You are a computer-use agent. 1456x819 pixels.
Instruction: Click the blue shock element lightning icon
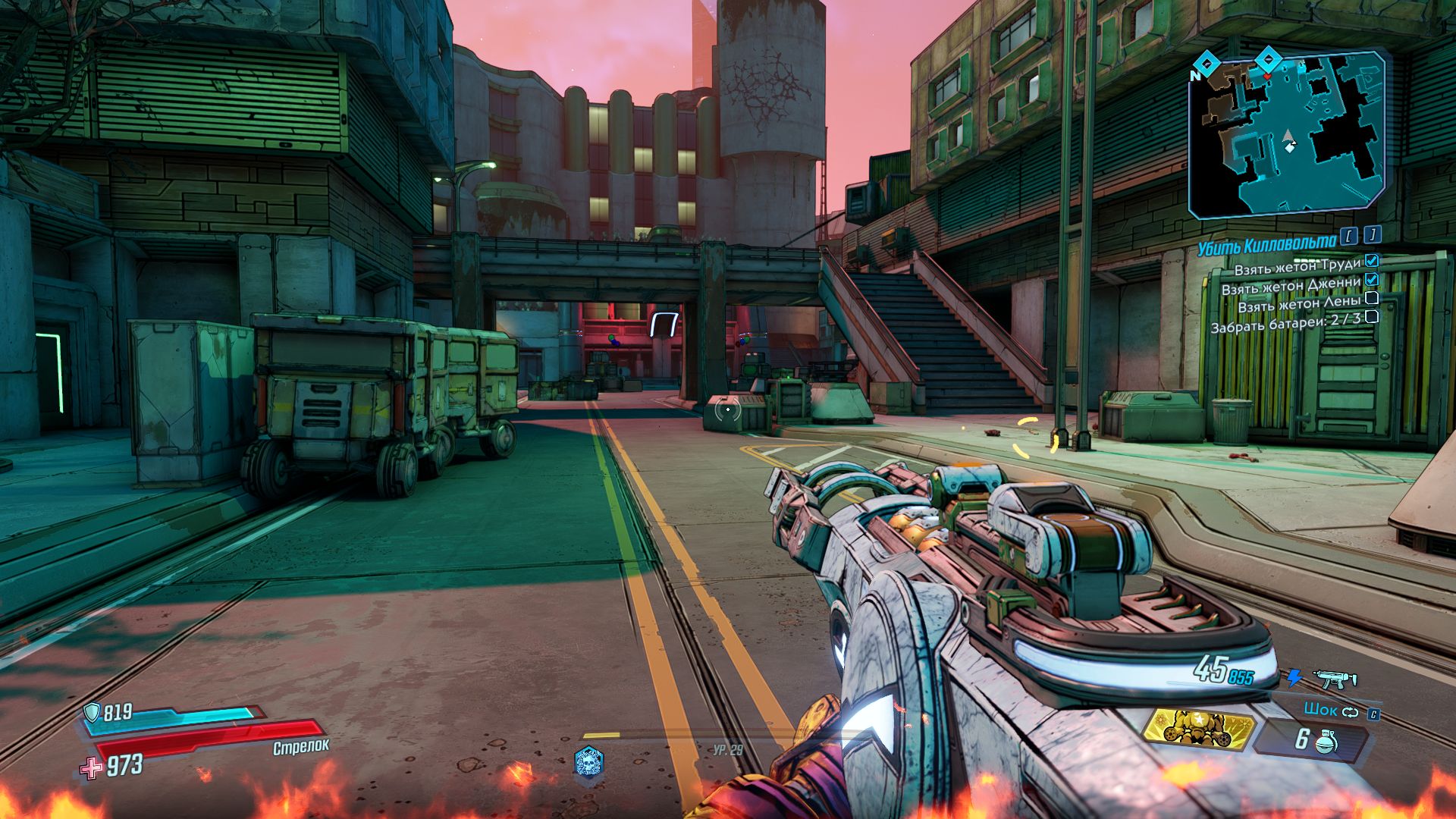pyautogui.click(x=1294, y=677)
